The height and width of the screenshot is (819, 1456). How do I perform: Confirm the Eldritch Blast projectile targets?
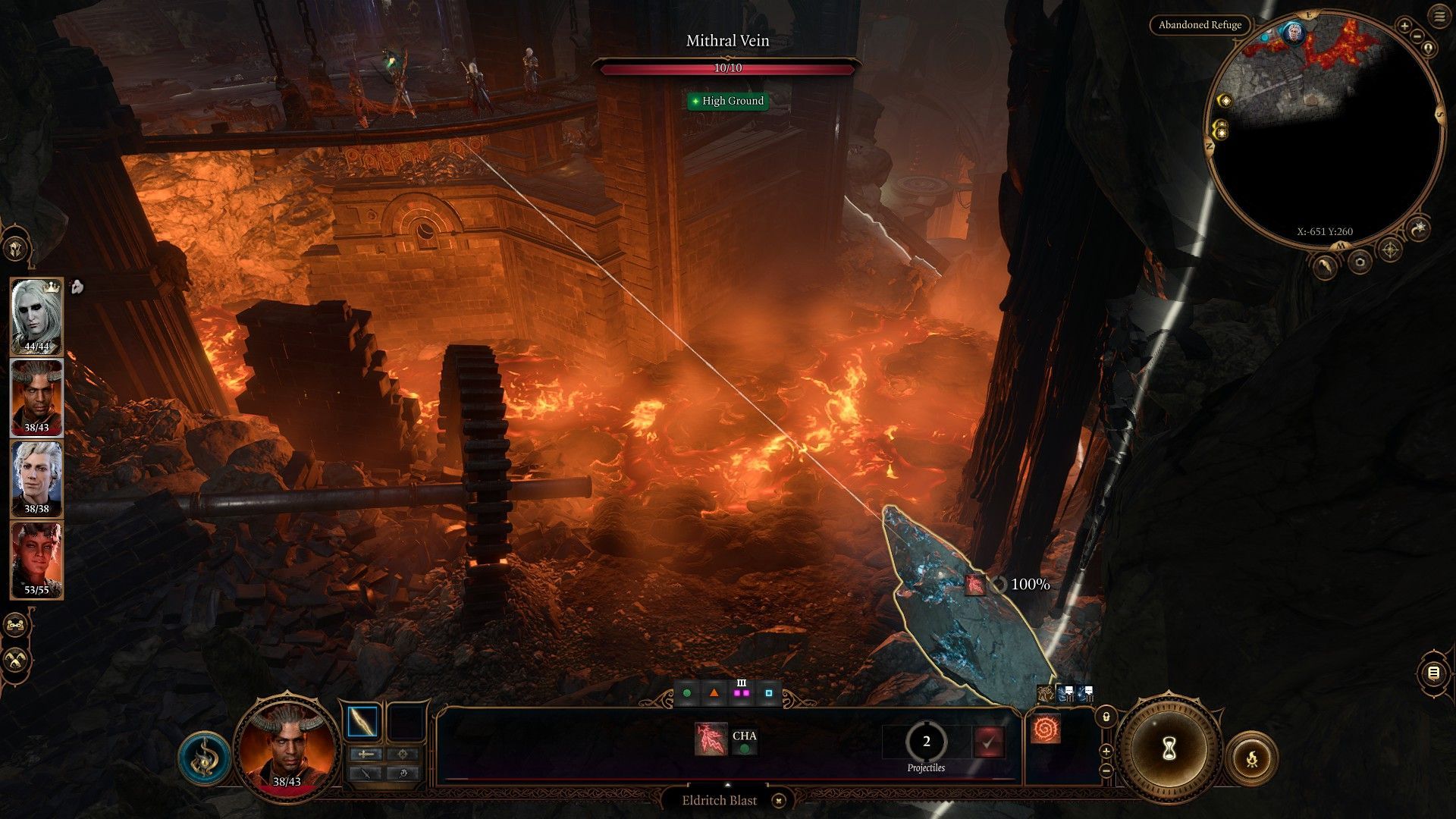pyautogui.click(x=988, y=742)
